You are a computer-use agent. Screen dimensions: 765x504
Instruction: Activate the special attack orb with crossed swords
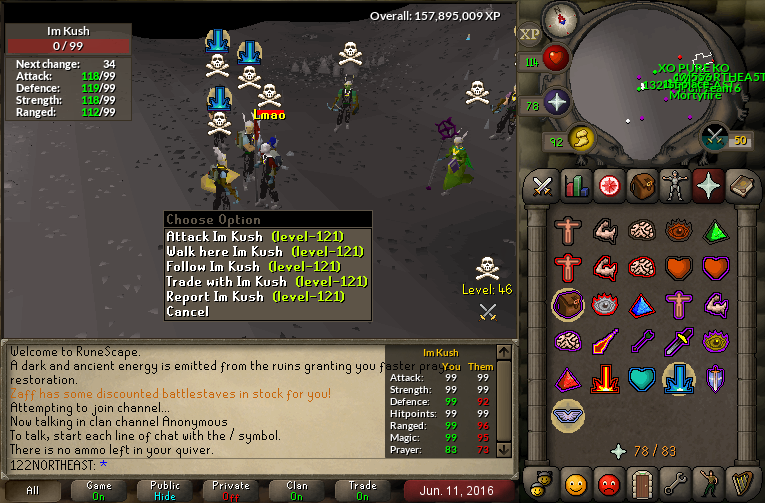click(x=715, y=137)
